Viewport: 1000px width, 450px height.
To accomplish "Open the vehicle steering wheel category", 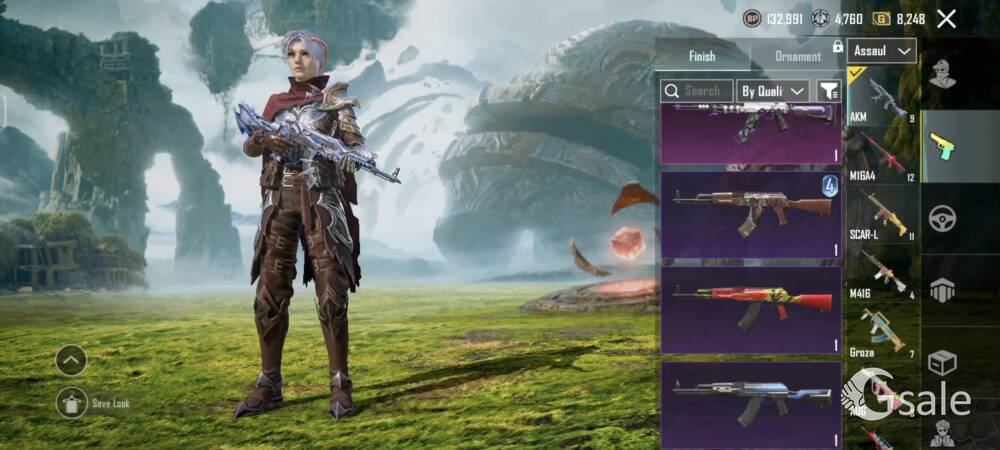I will [942, 217].
